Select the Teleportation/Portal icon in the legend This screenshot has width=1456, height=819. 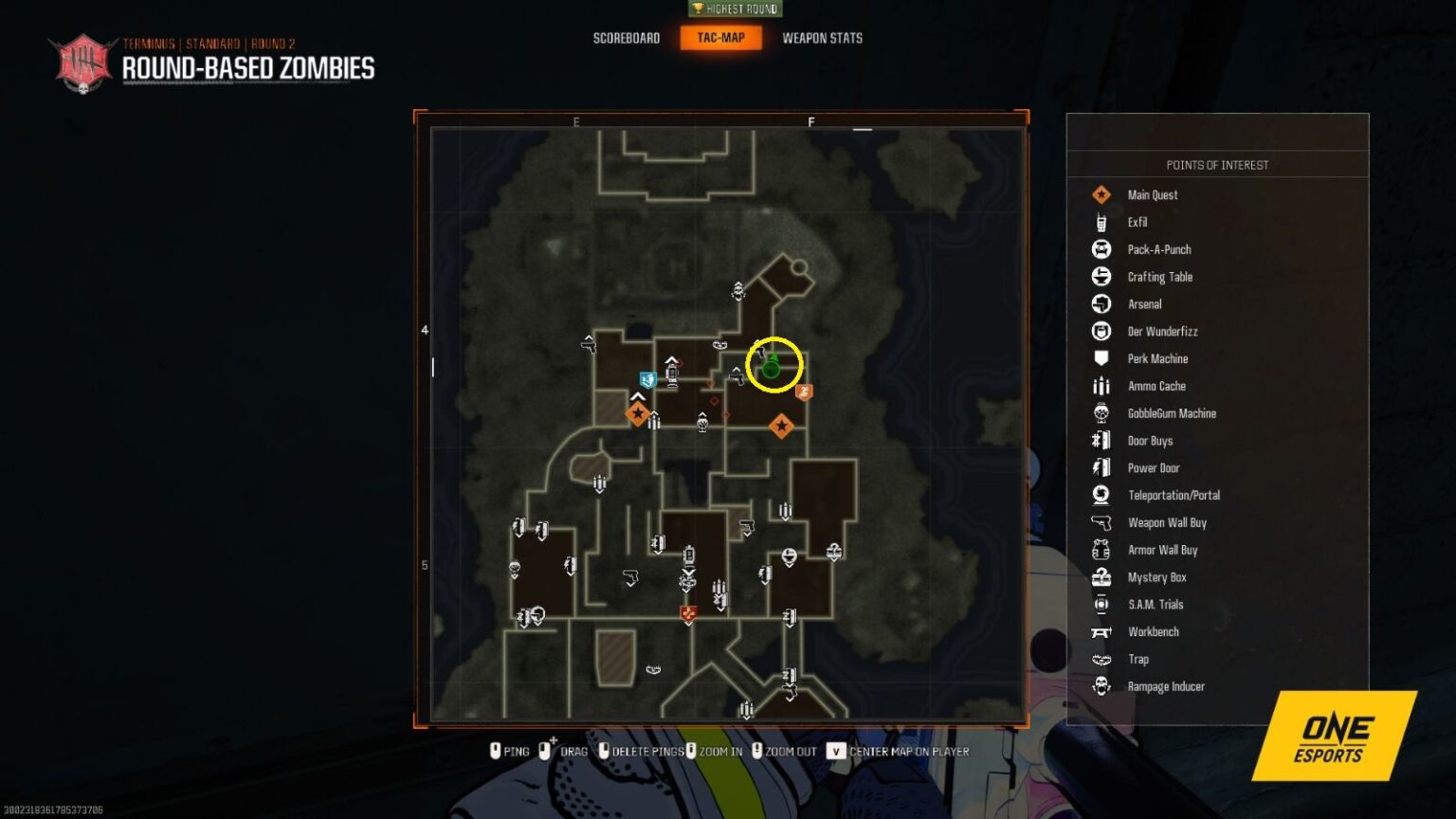(x=1101, y=495)
